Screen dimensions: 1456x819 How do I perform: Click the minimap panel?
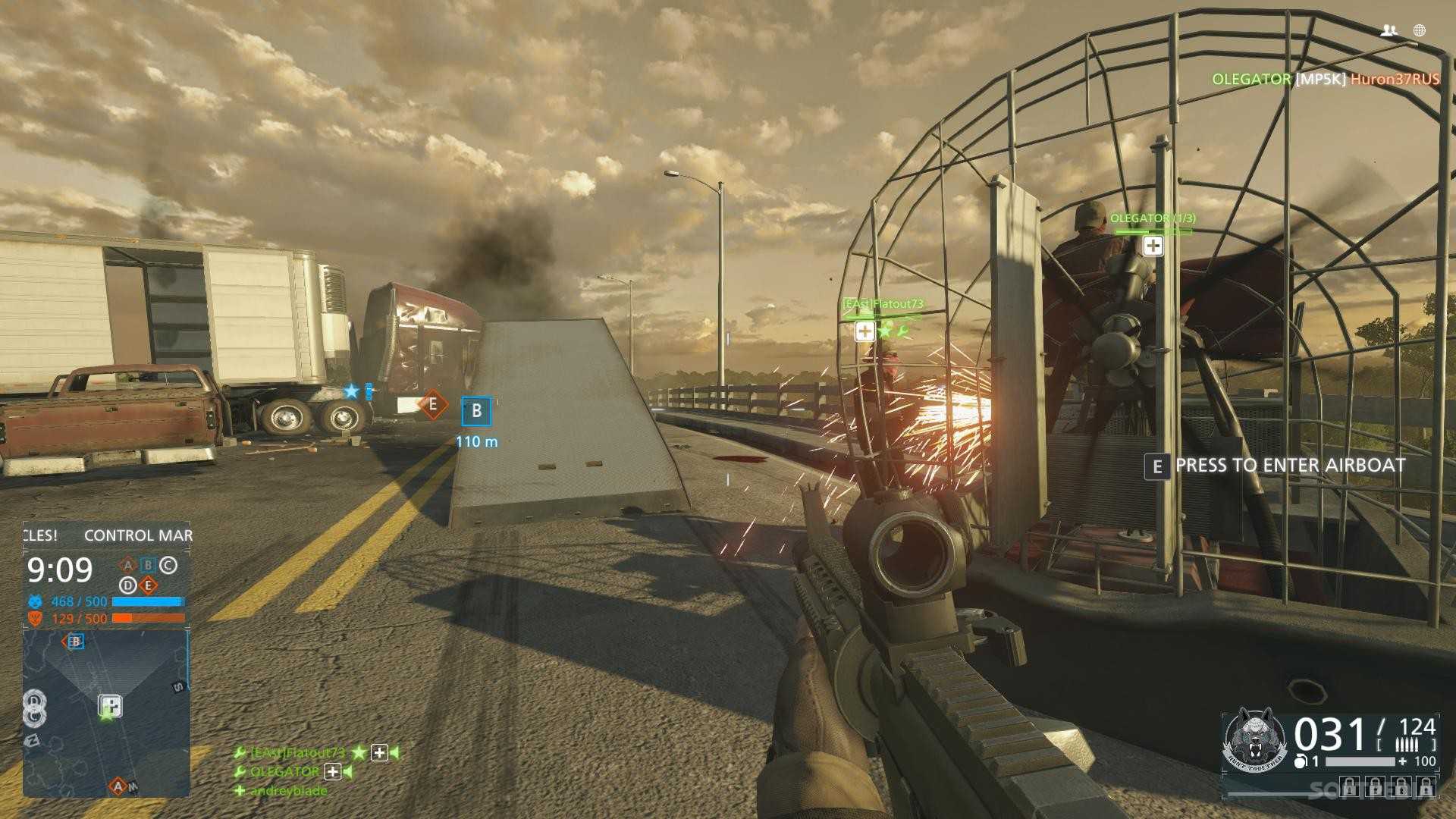106,713
